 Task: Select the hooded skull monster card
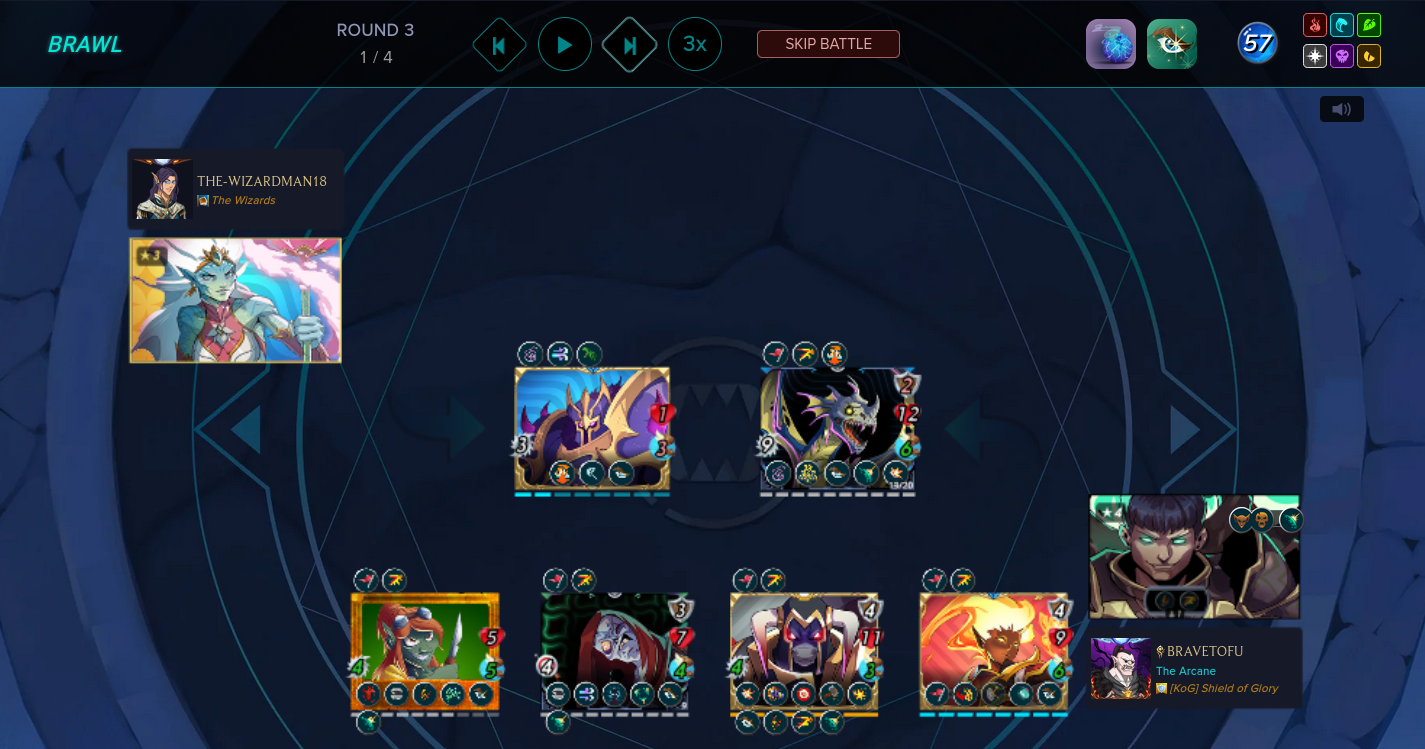point(615,651)
